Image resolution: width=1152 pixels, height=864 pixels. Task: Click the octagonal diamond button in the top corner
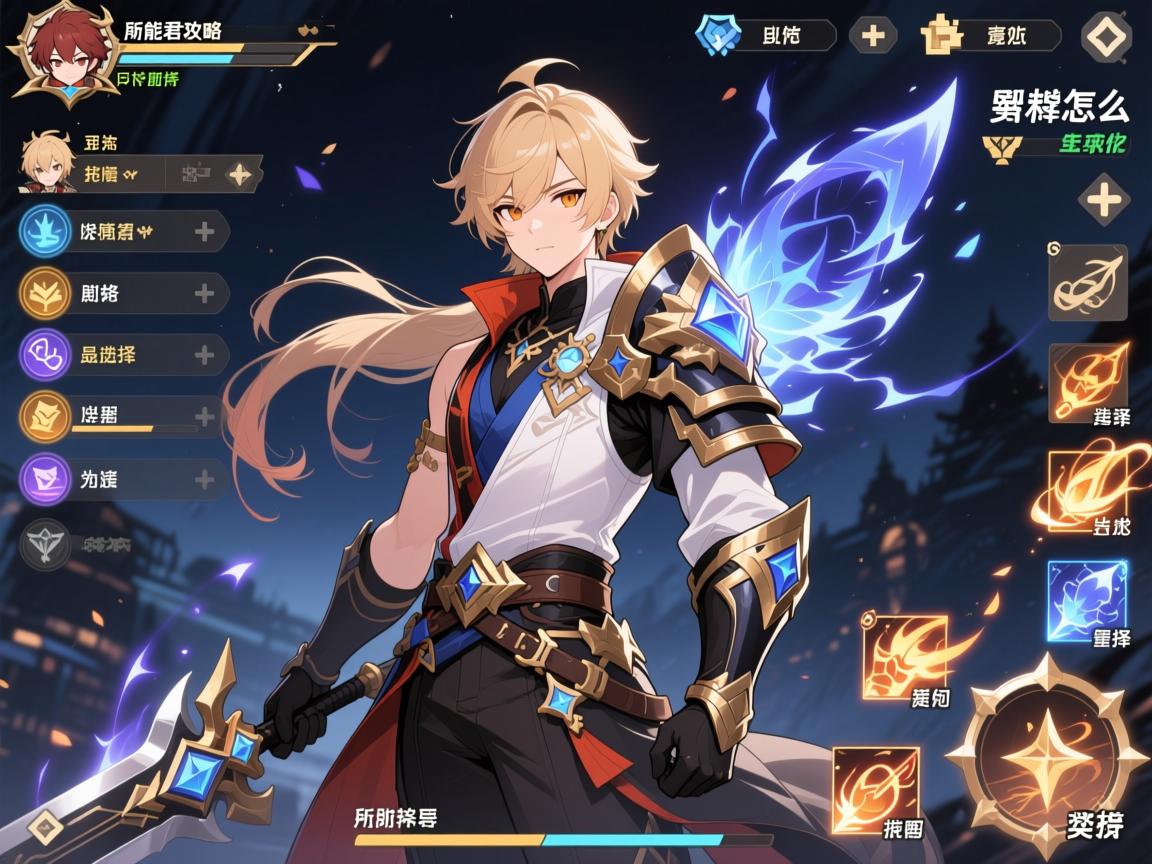pyautogui.click(x=1108, y=37)
